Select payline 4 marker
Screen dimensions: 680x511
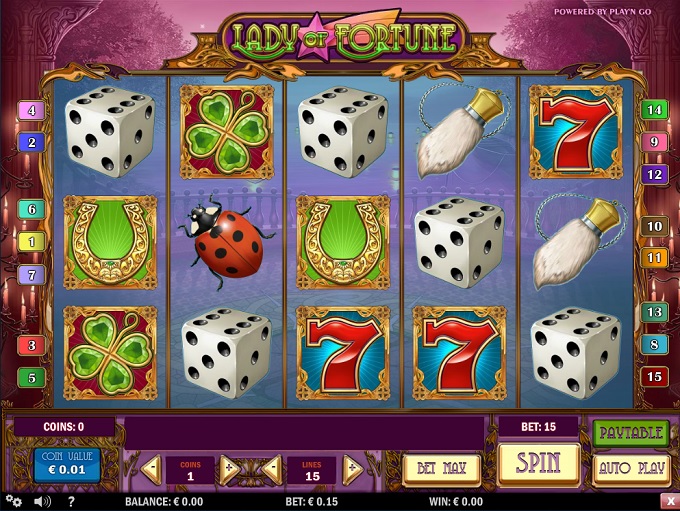(x=31, y=111)
